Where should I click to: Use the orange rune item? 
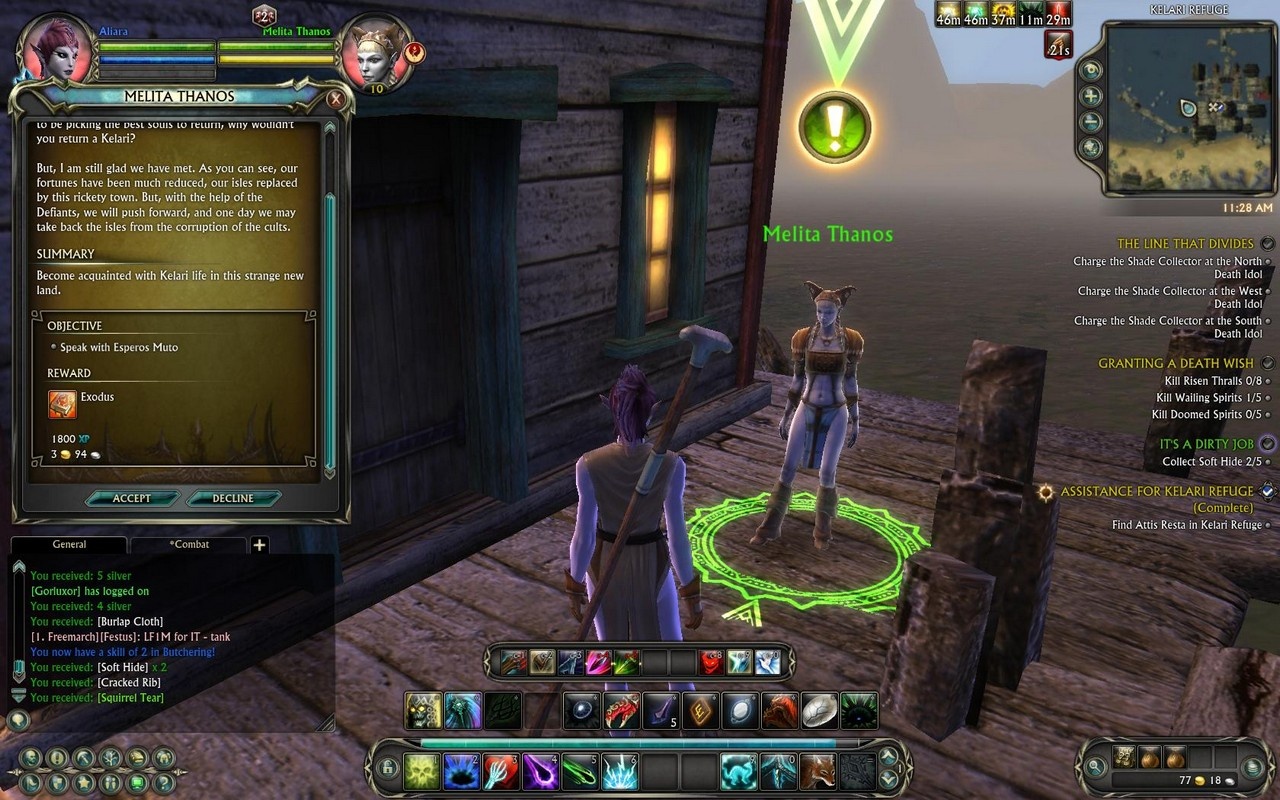pos(700,711)
